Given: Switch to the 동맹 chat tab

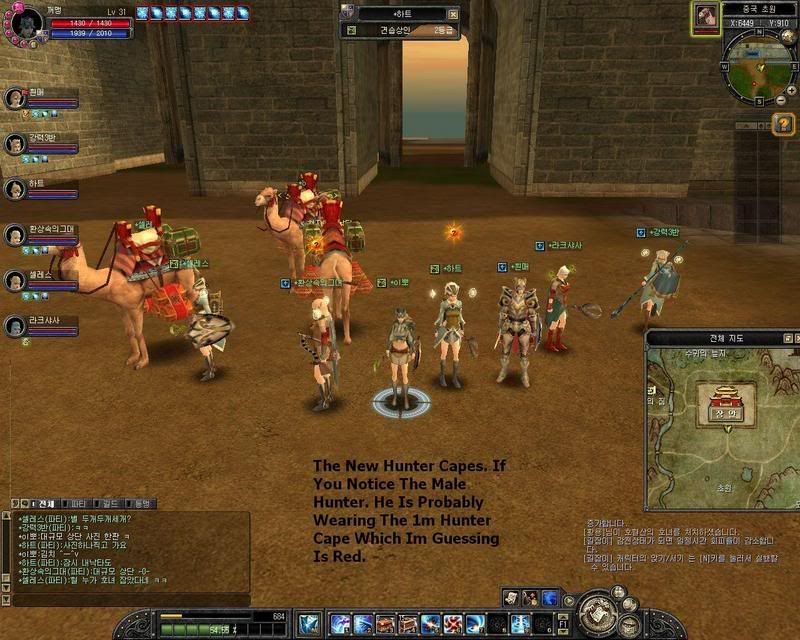Looking at the screenshot, I should click(x=141, y=503).
